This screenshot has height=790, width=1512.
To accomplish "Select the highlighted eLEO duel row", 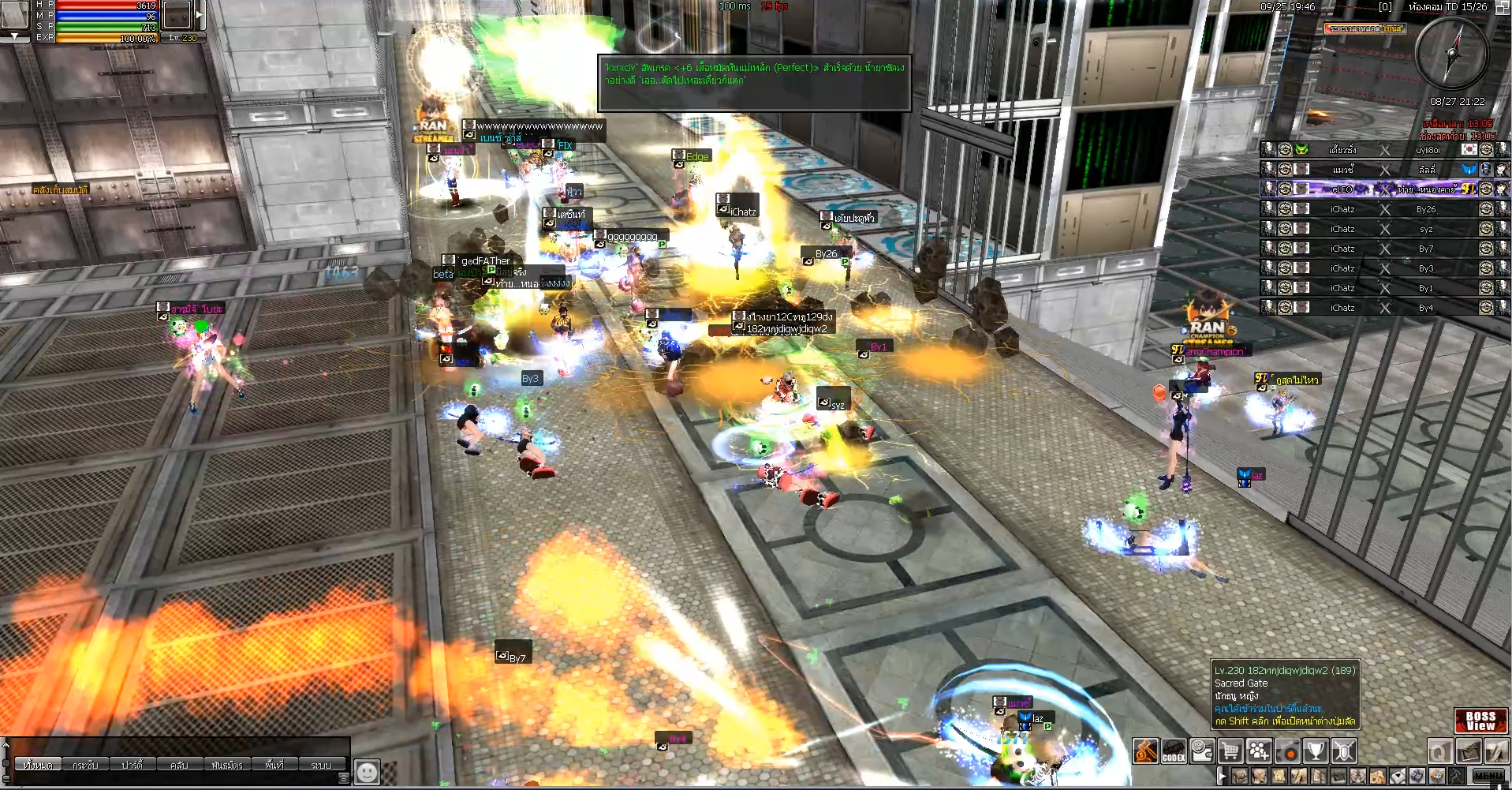I will pos(1384,189).
